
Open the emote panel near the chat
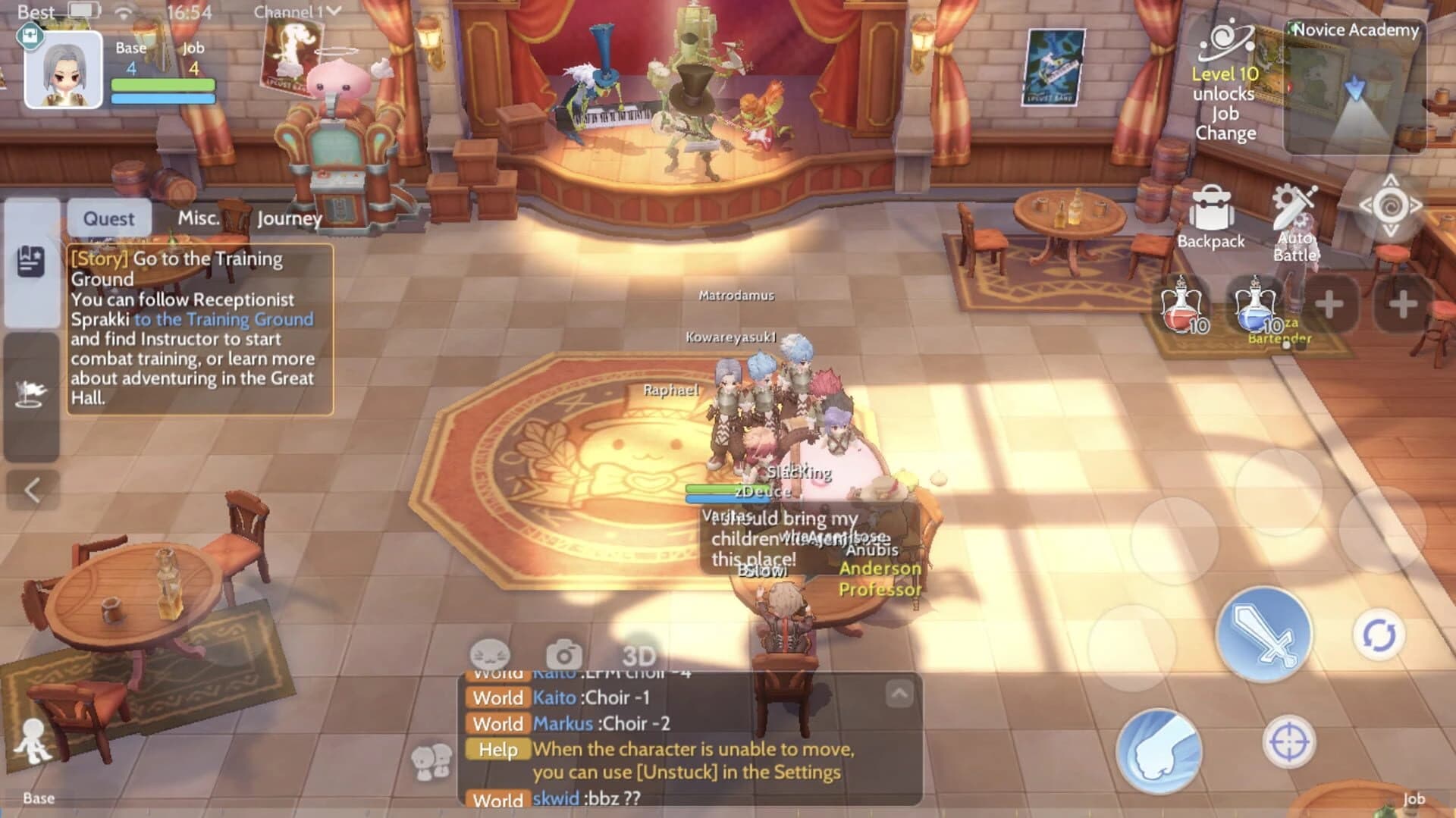click(492, 653)
